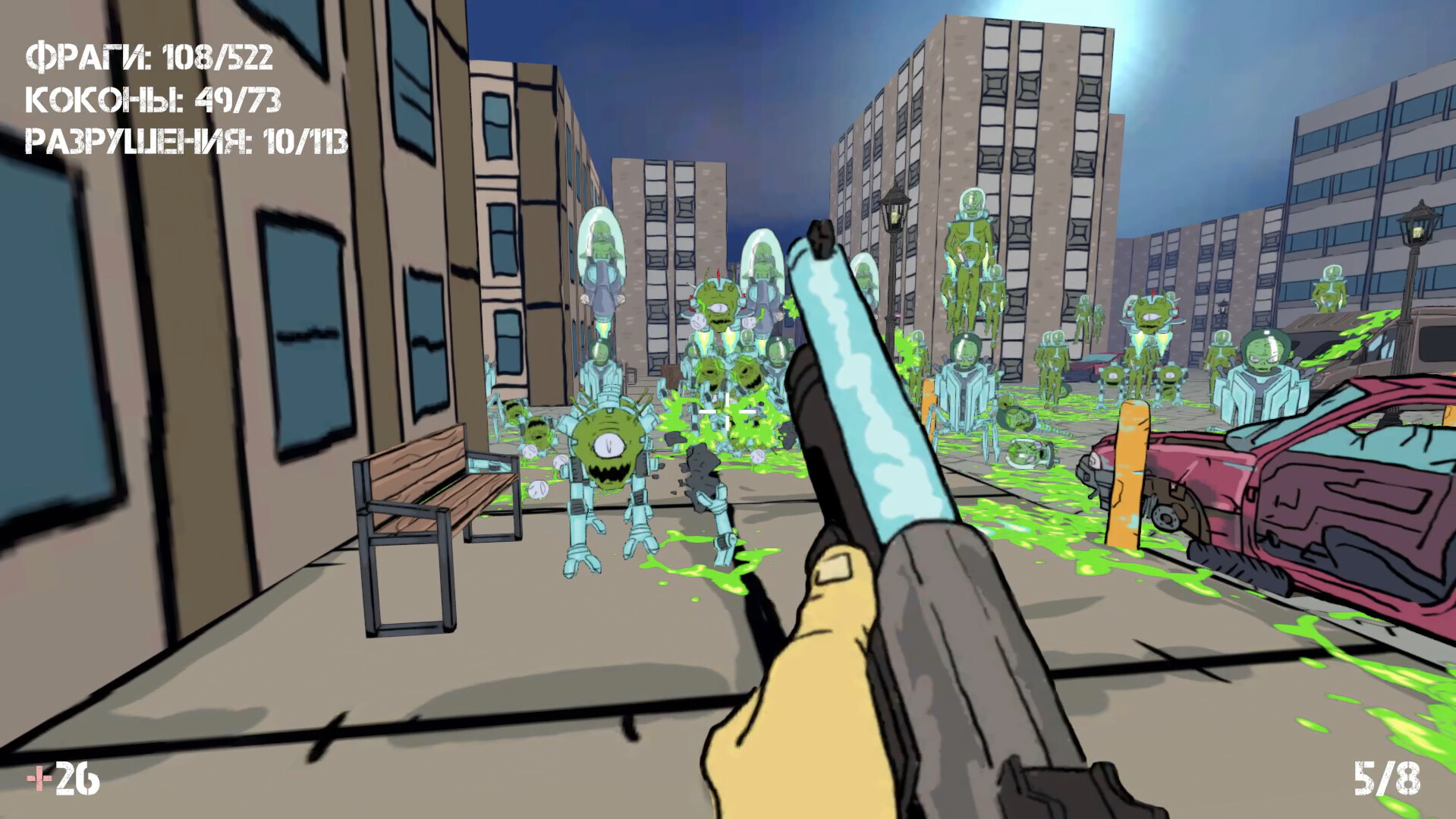The width and height of the screenshot is (1456, 819).
Task: Click the yellow bollard post
Action: pyautogui.click(x=1128, y=478)
